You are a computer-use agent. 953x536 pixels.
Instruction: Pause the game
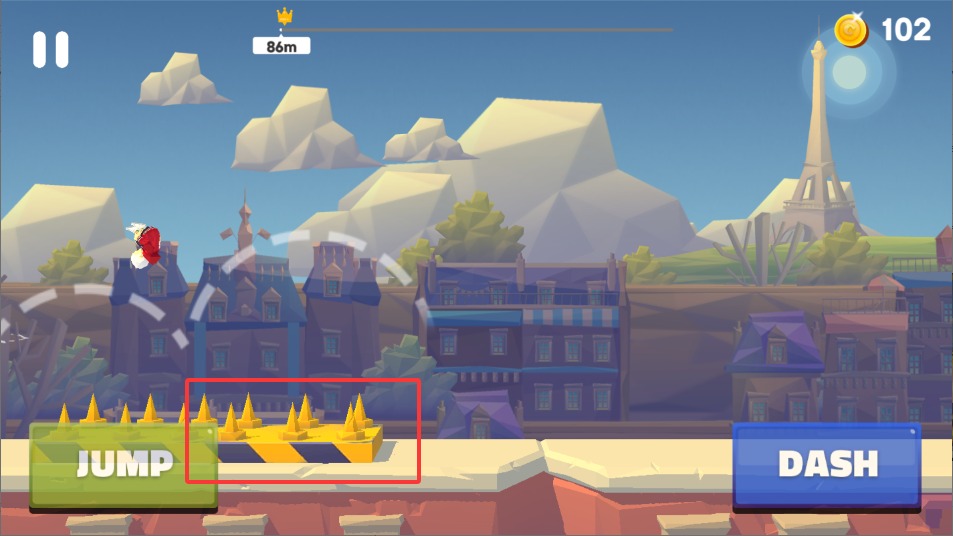click(50, 50)
